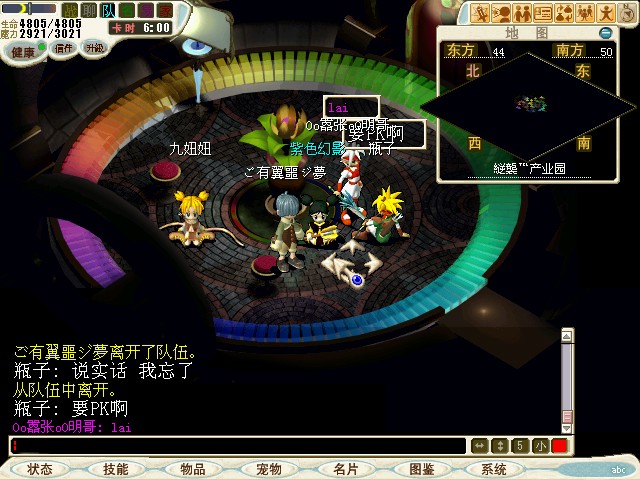Click the red chat color swatch
This screenshot has width=640, height=480.
(559, 445)
